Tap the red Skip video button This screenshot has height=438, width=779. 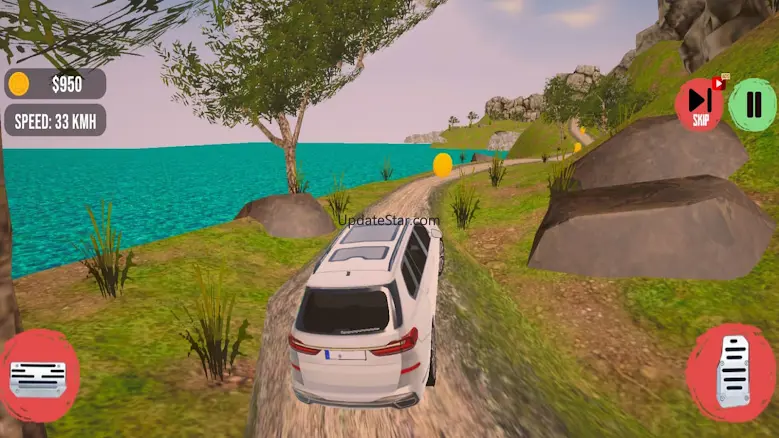pyautogui.click(x=699, y=104)
